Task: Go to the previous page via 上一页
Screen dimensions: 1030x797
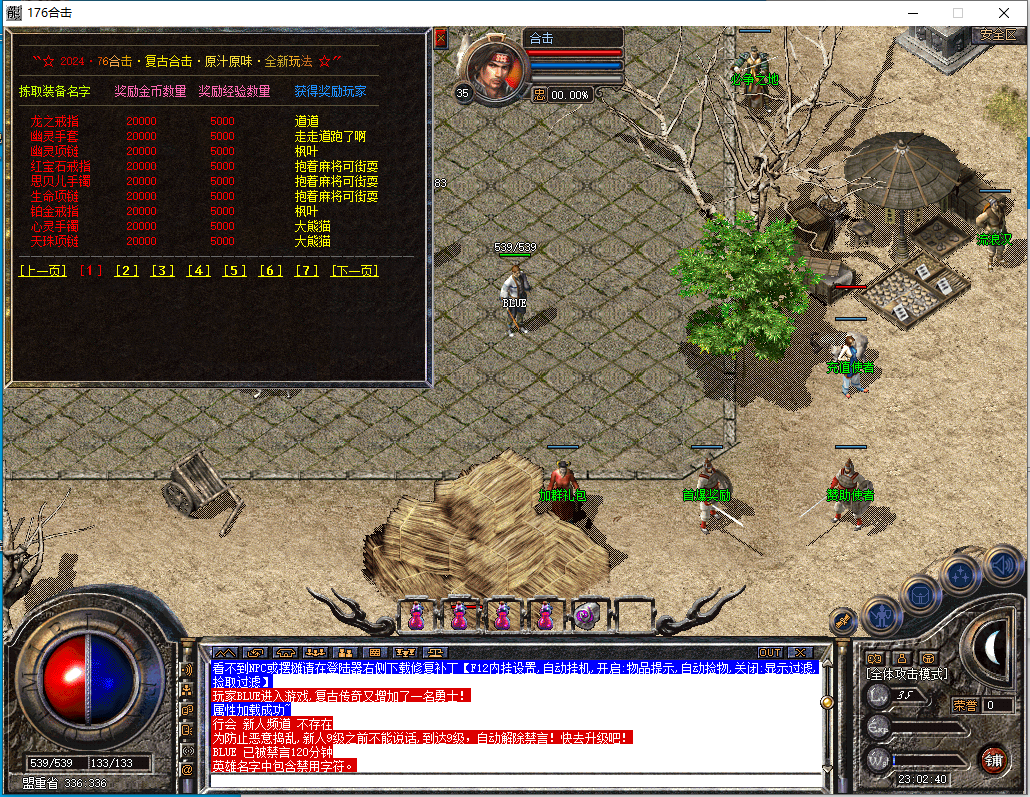Action: click(x=42, y=271)
